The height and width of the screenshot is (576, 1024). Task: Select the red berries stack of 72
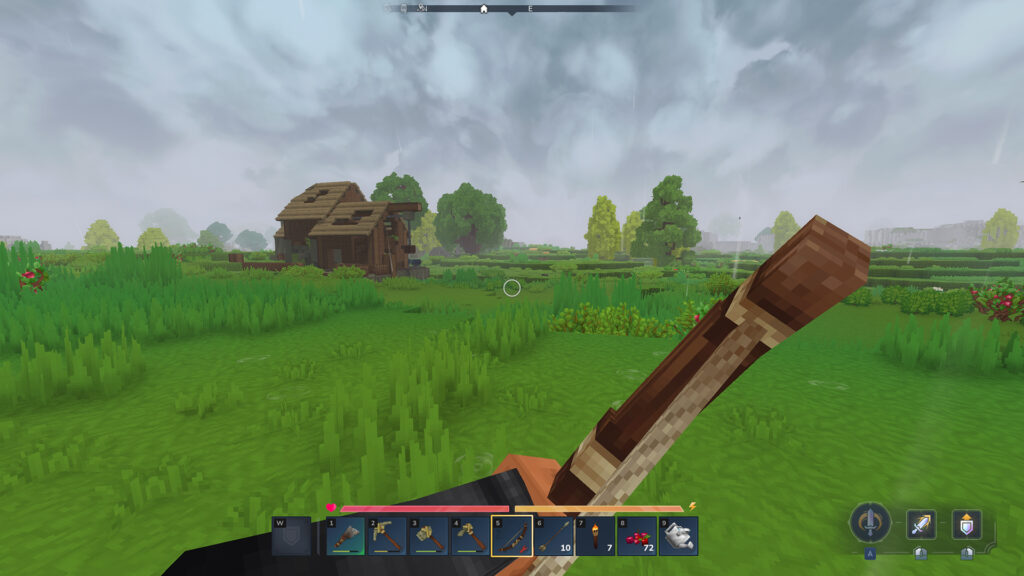click(x=637, y=536)
